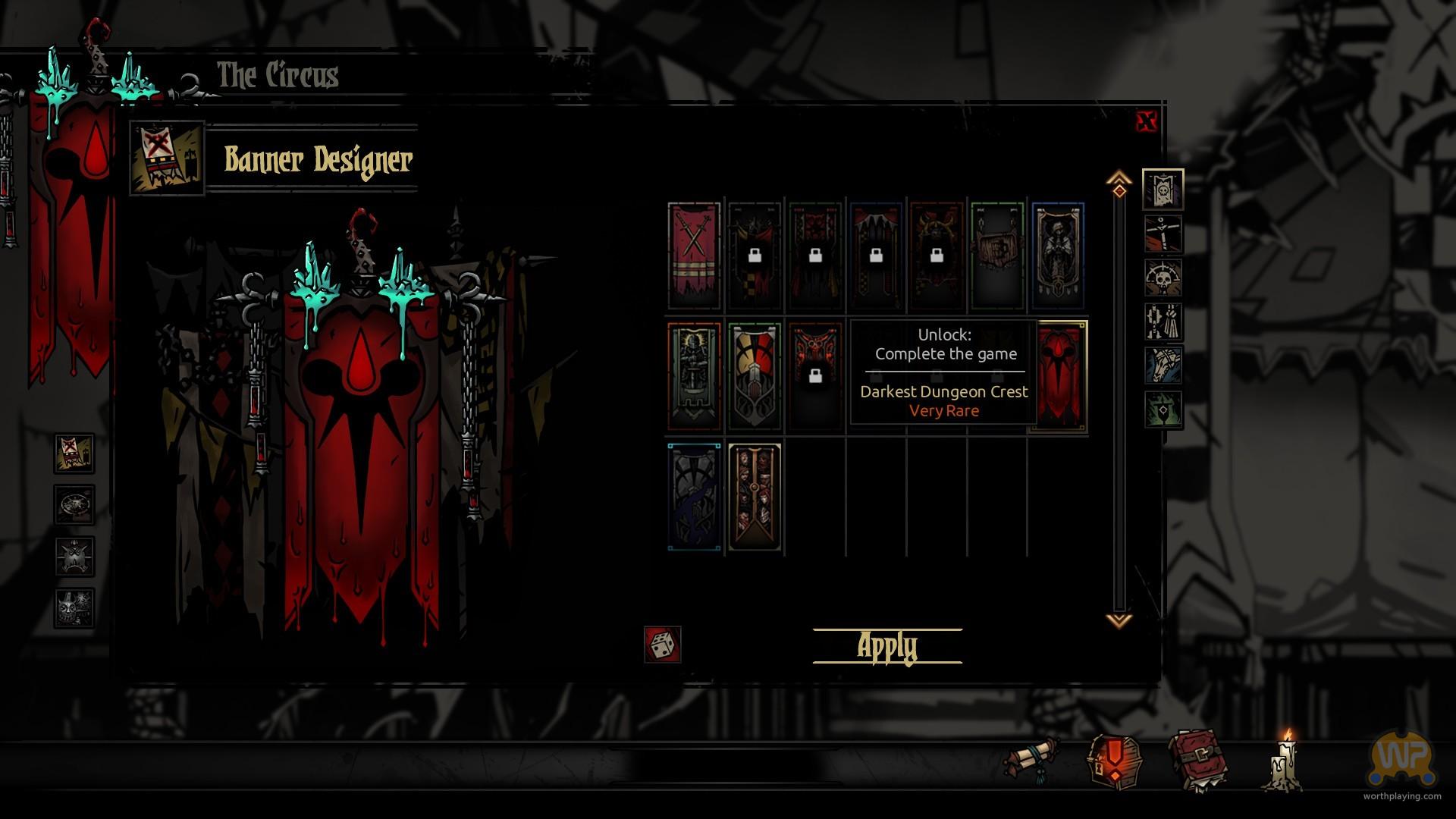Screen dimensions: 1456x819
Task: Choose the red Darkest Dungeon Crest banner
Action: click(1061, 375)
